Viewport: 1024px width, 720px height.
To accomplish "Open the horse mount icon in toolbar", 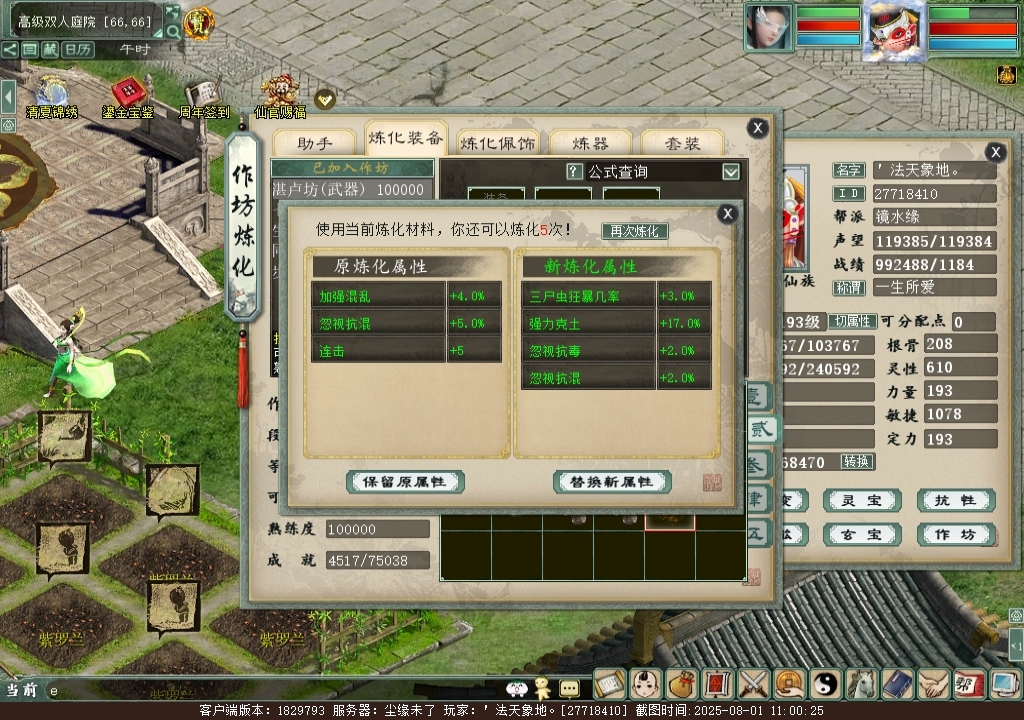I will coord(862,684).
